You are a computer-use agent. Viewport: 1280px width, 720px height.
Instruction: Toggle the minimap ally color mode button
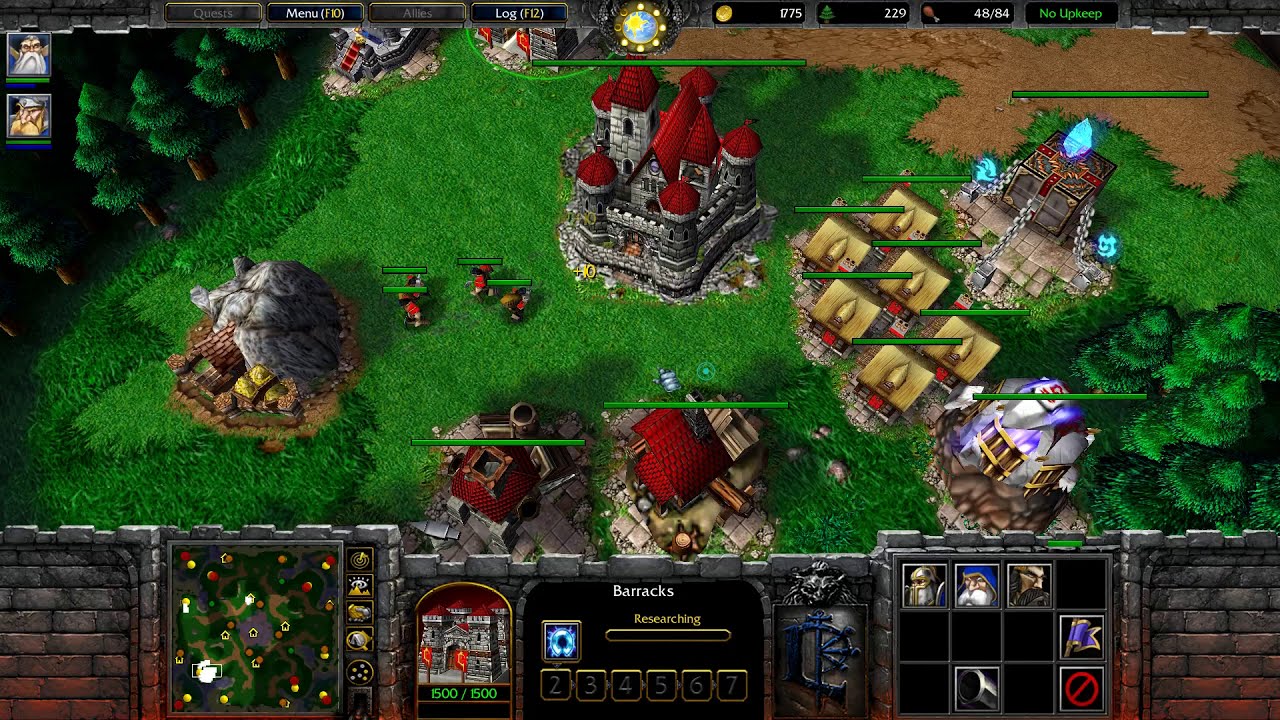359,612
